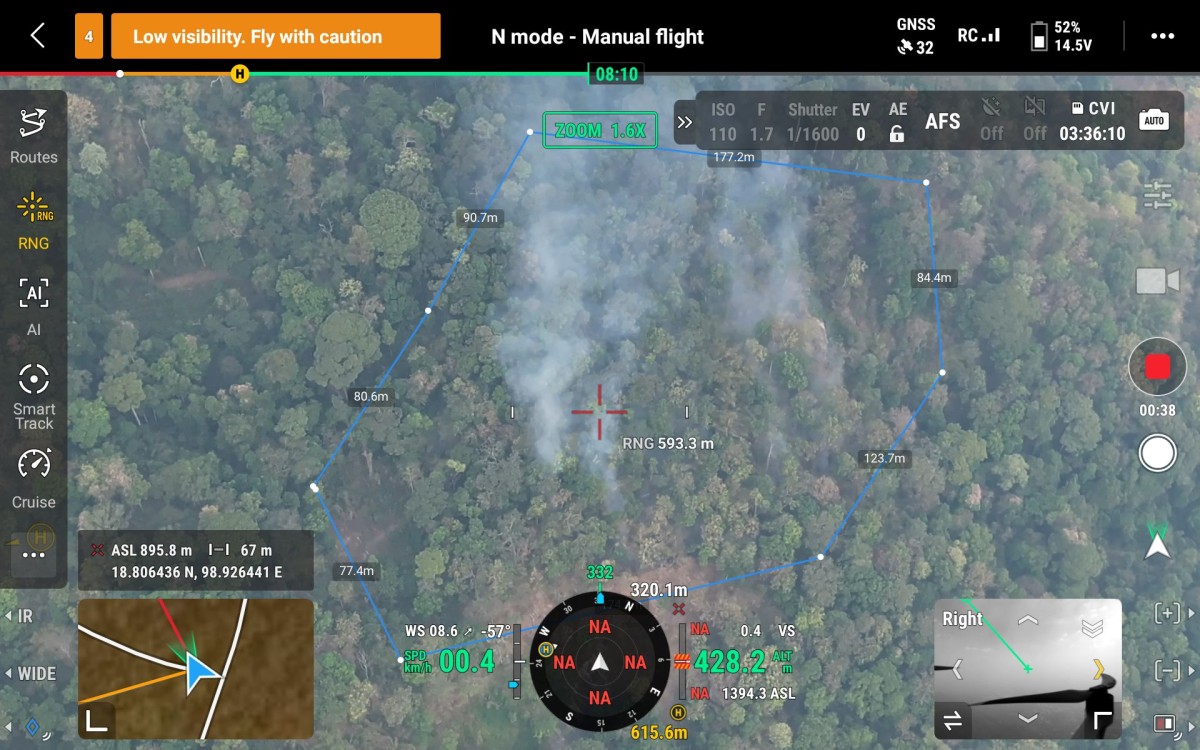Select the ZOOM 1.6X indicator
This screenshot has height=750, width=1200.
pos(600,131)
